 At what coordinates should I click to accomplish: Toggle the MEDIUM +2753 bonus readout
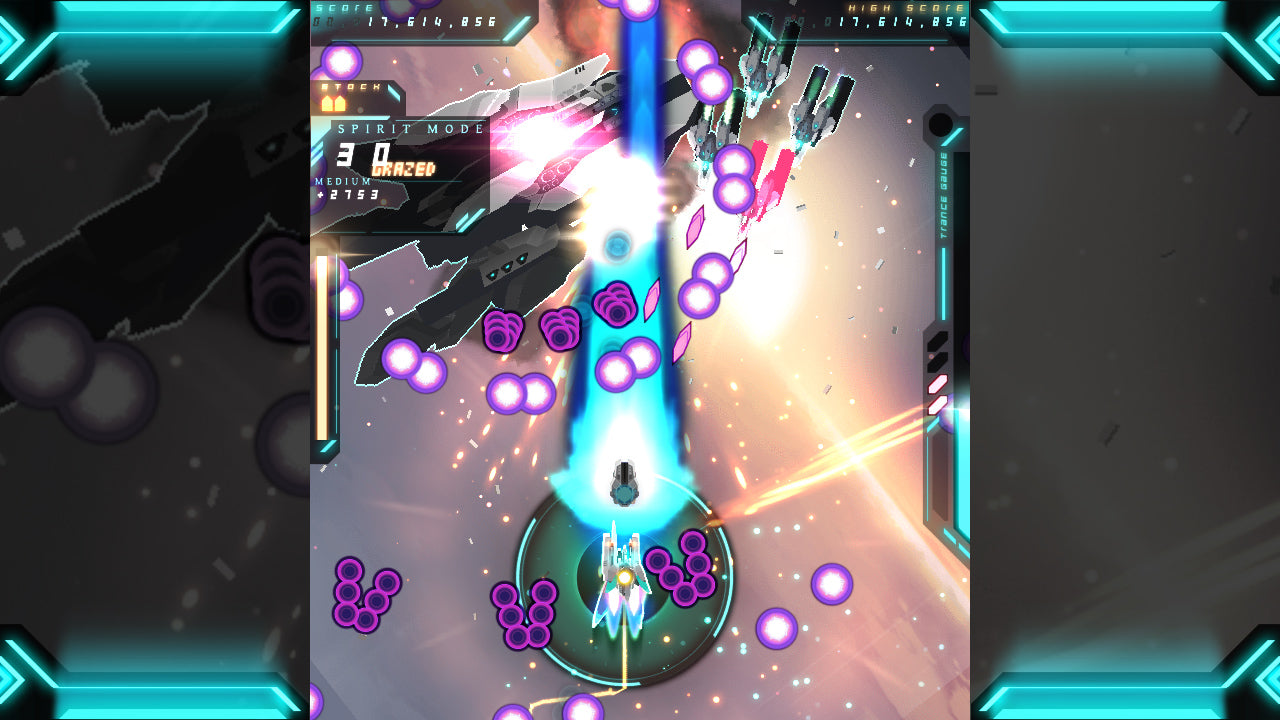pos(350,193)
